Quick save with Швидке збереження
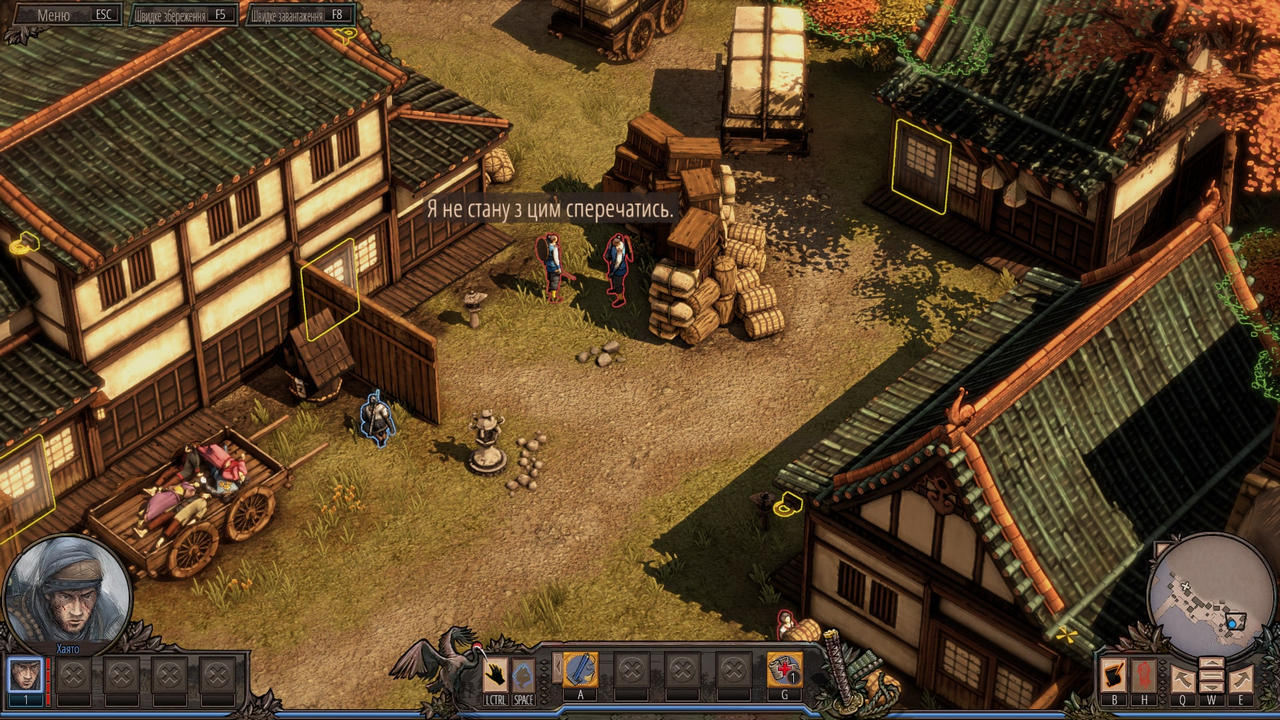This screenshot has width=1280, height=720. (x=184, y=15)
